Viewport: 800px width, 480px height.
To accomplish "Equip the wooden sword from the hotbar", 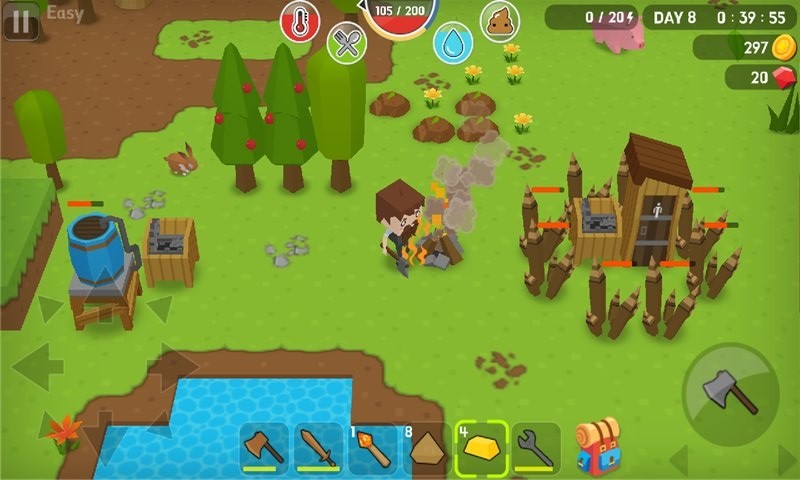I will (x=320, y=448).
